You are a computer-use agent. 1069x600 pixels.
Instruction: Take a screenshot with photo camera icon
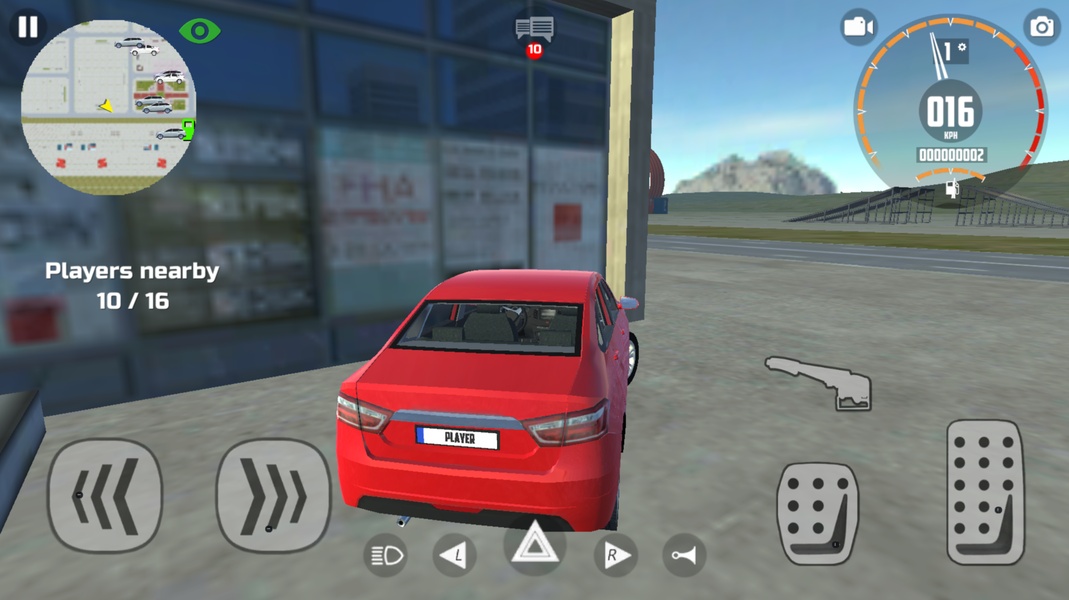click(x=1041, y=27)
